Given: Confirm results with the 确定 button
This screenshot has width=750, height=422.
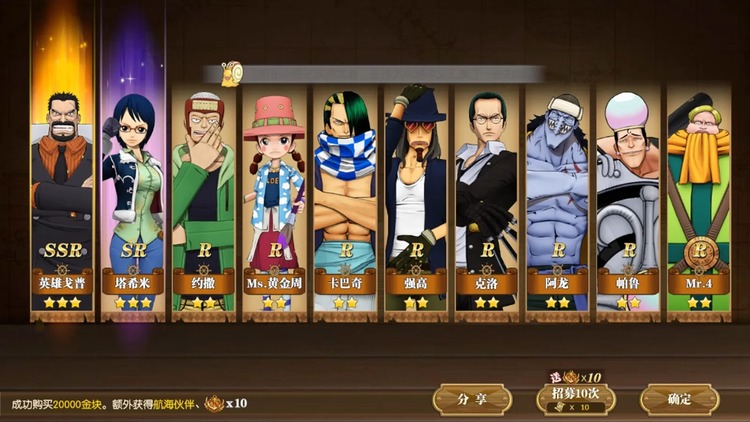Looking at the screenshot, I should click(679, 399).
